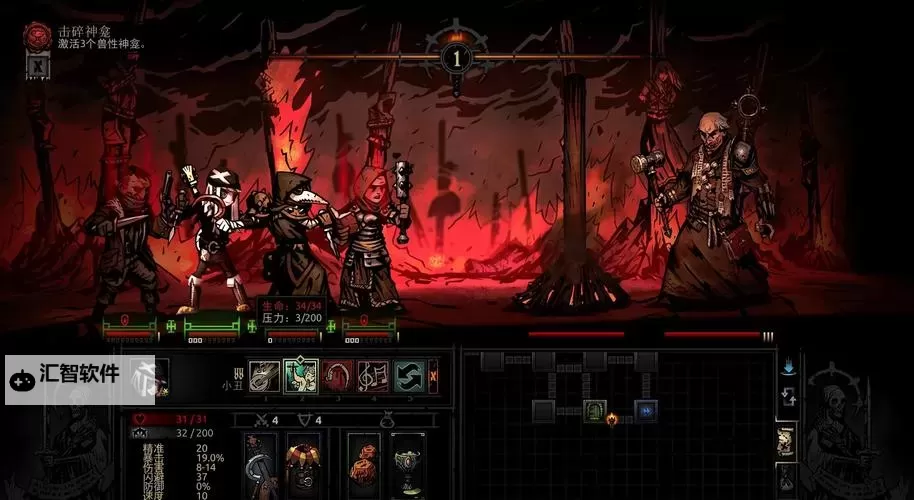Select the green doorway room on the map

coord(596,410)
